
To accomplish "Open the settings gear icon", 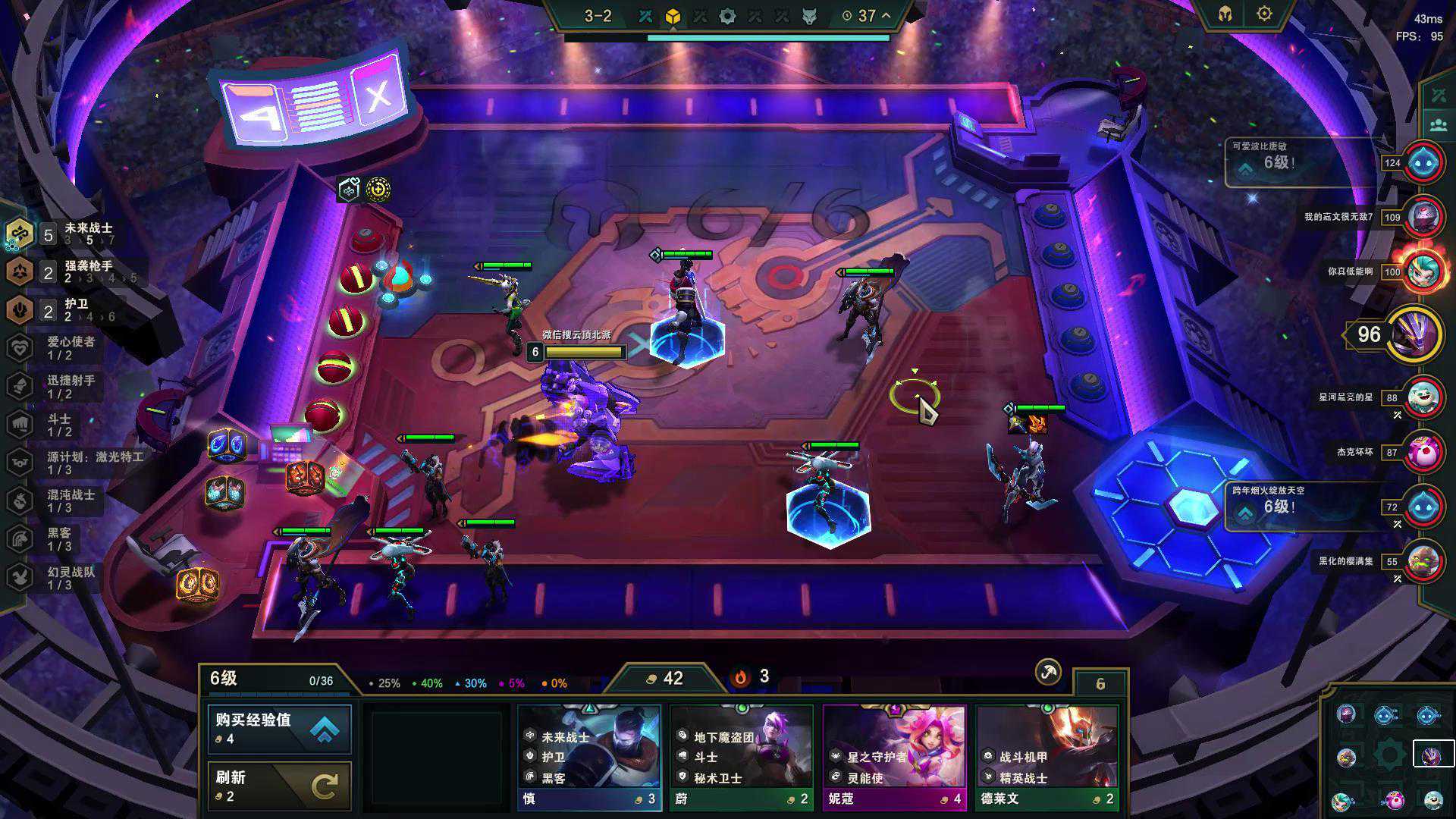I will click(1264, 14).
